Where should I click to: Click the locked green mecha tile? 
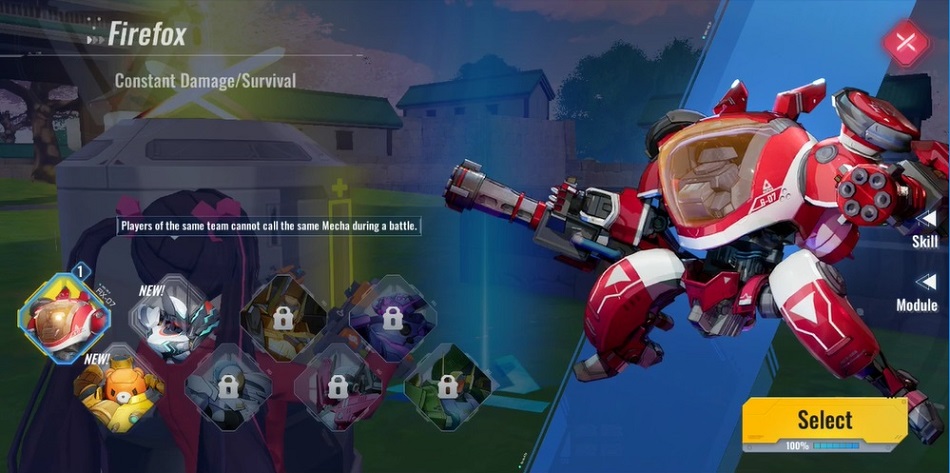click(x=449, y=385)
